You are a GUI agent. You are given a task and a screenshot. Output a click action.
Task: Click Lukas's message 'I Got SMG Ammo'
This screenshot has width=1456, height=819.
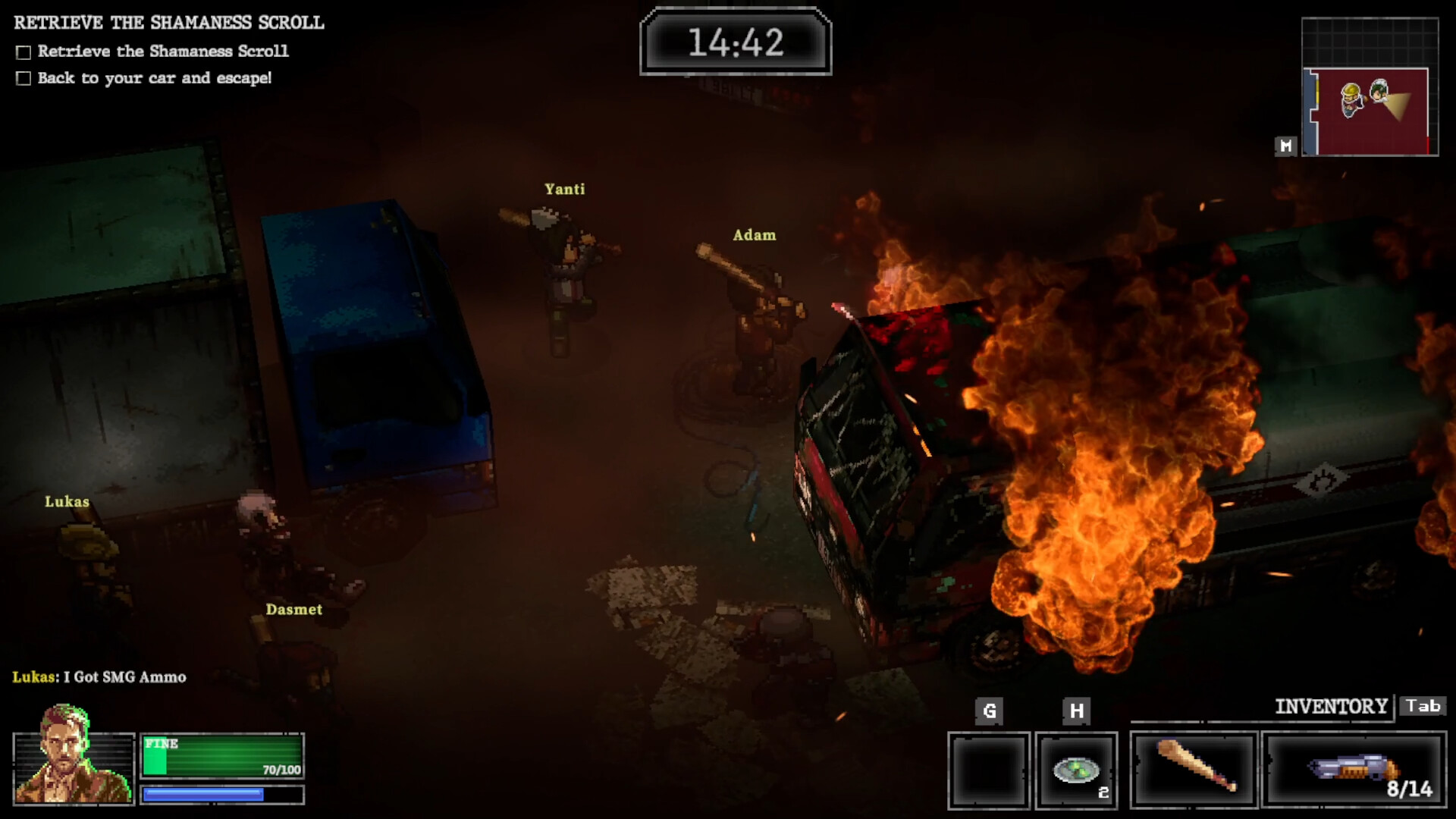pos(99,676)
